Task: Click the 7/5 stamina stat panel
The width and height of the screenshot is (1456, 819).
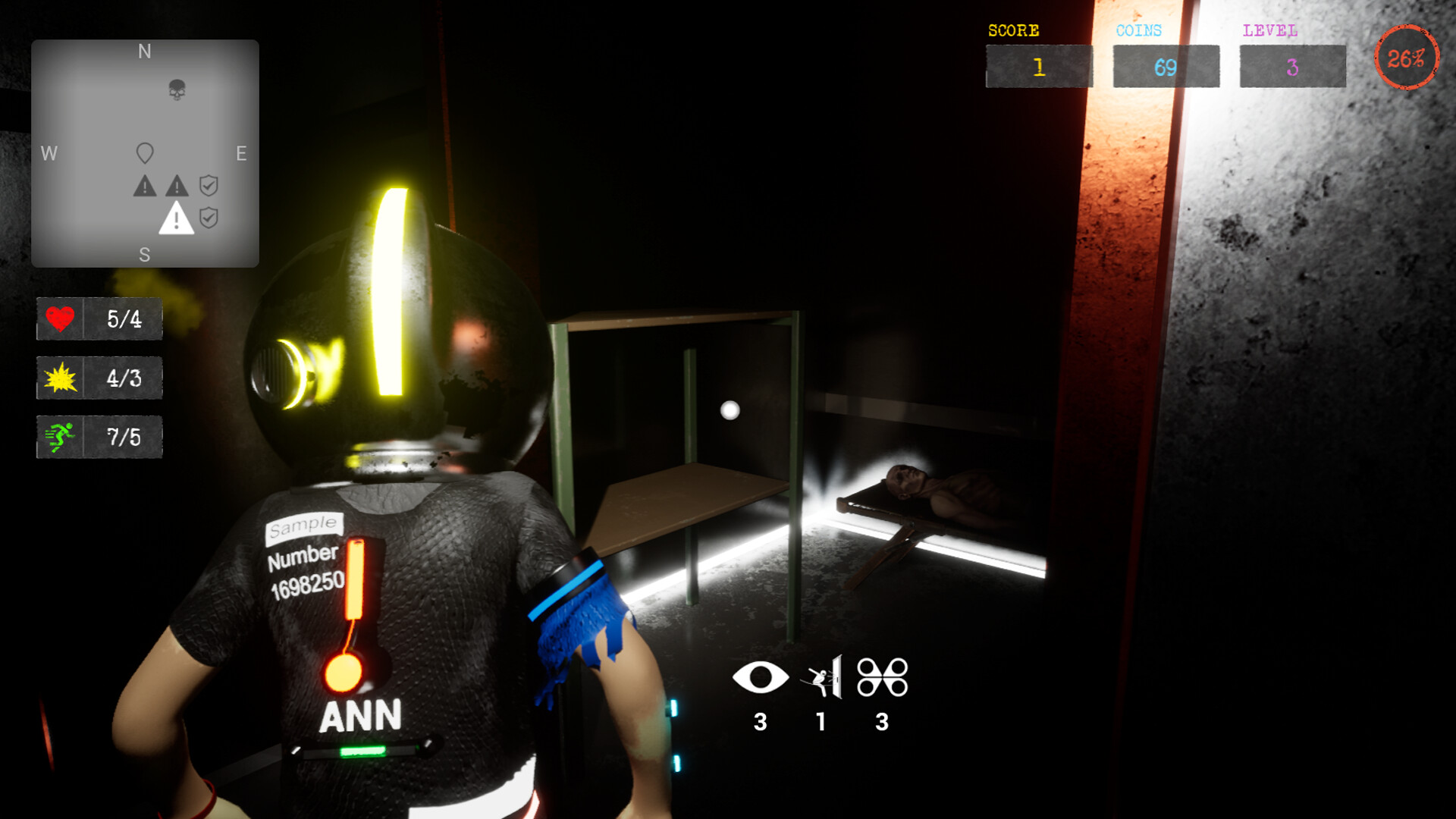Action: coord(99,437)
